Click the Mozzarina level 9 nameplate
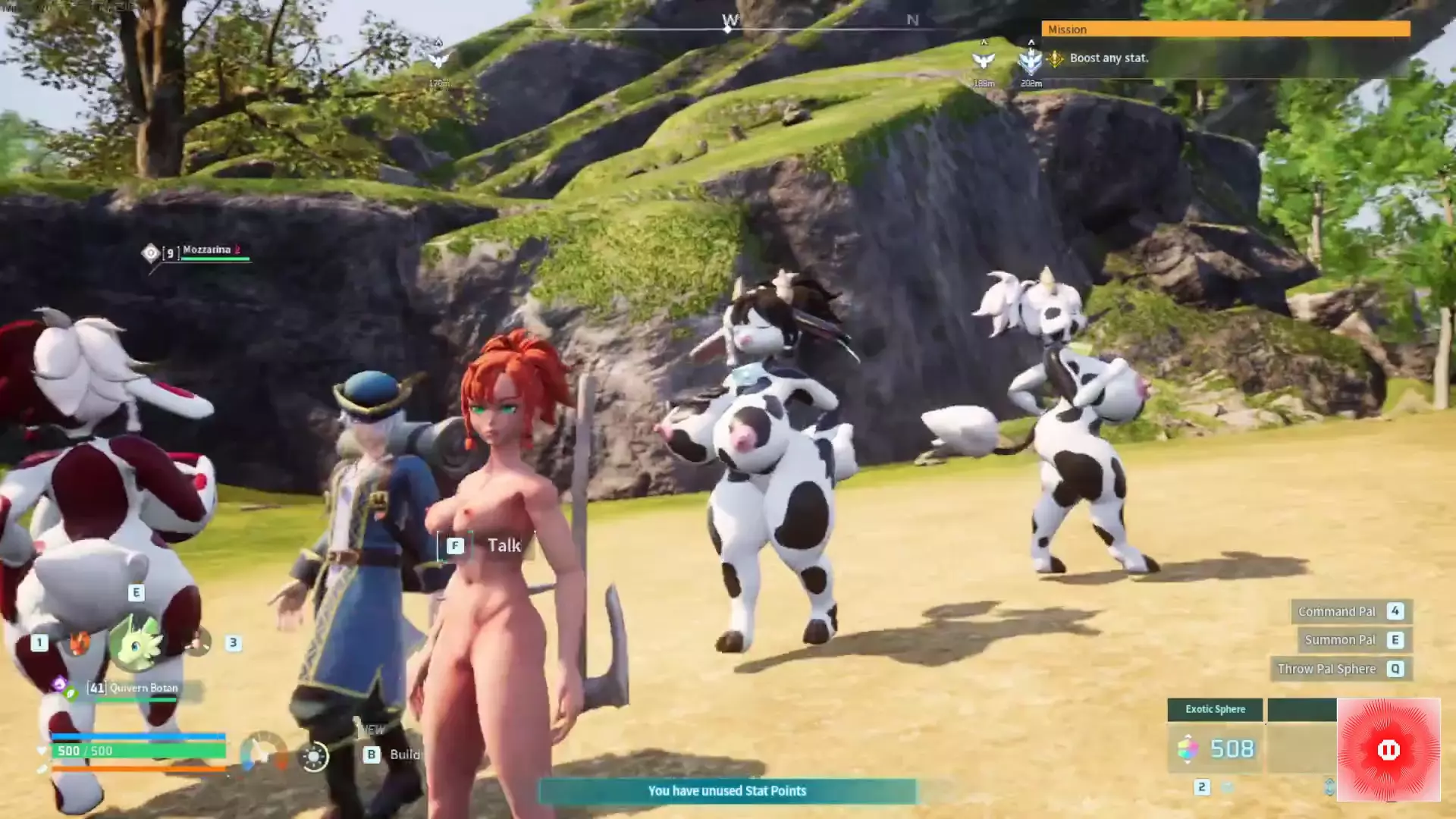 tap(205, 251)
